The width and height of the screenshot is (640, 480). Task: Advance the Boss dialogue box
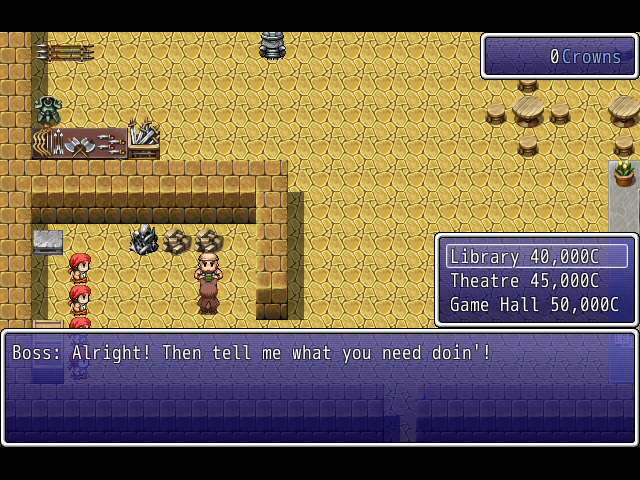[319, 387]
